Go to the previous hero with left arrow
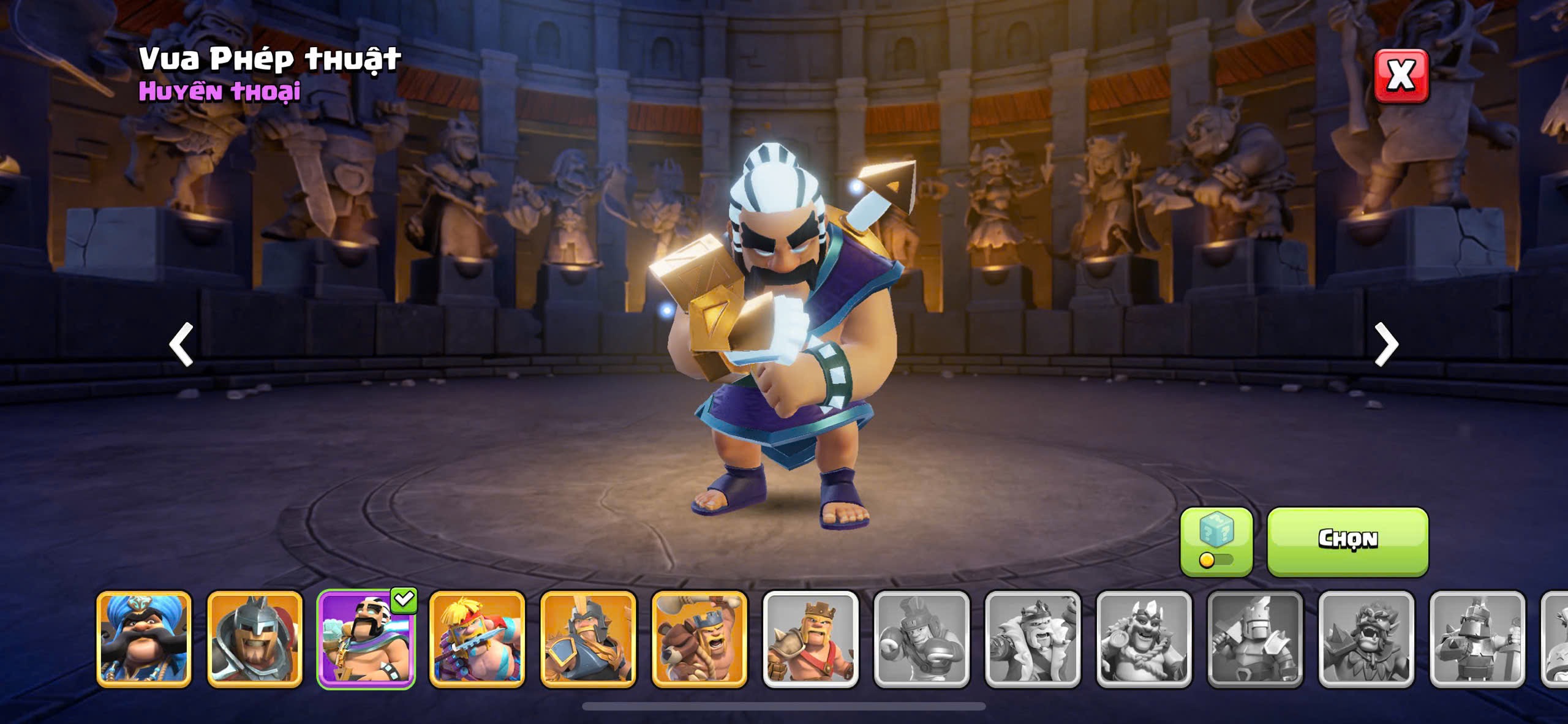Image resolution: width=1568 pixels, height=724 pixels. point(181,344)
